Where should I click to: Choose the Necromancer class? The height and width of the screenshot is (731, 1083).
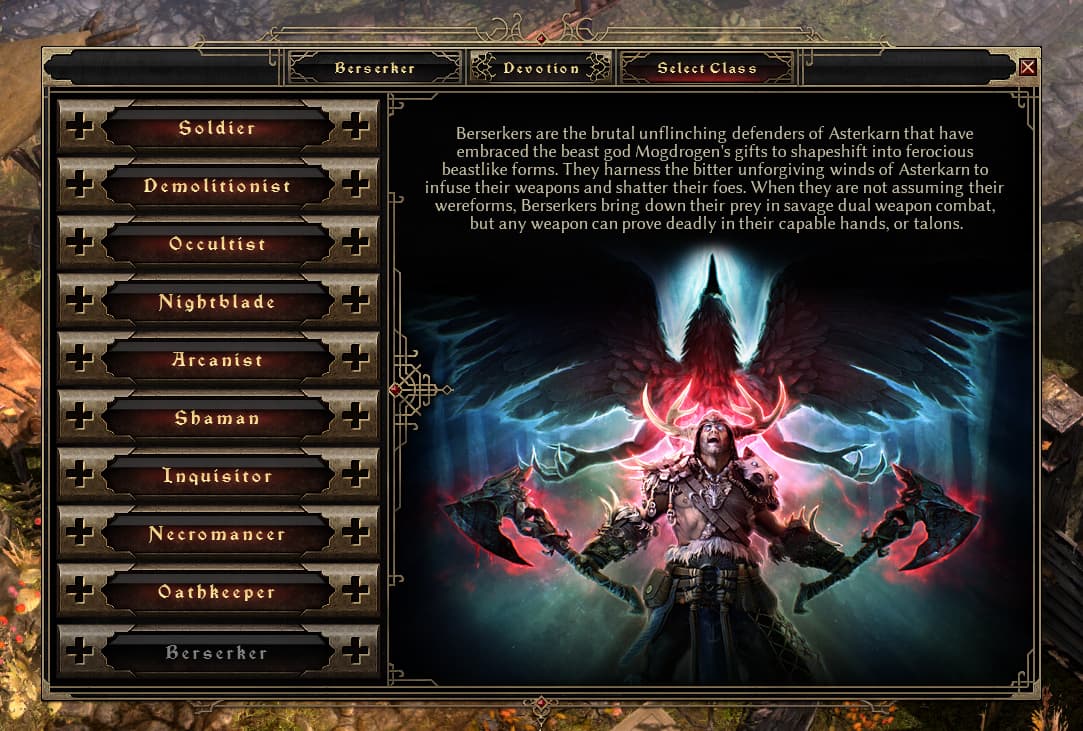point(217,534)
